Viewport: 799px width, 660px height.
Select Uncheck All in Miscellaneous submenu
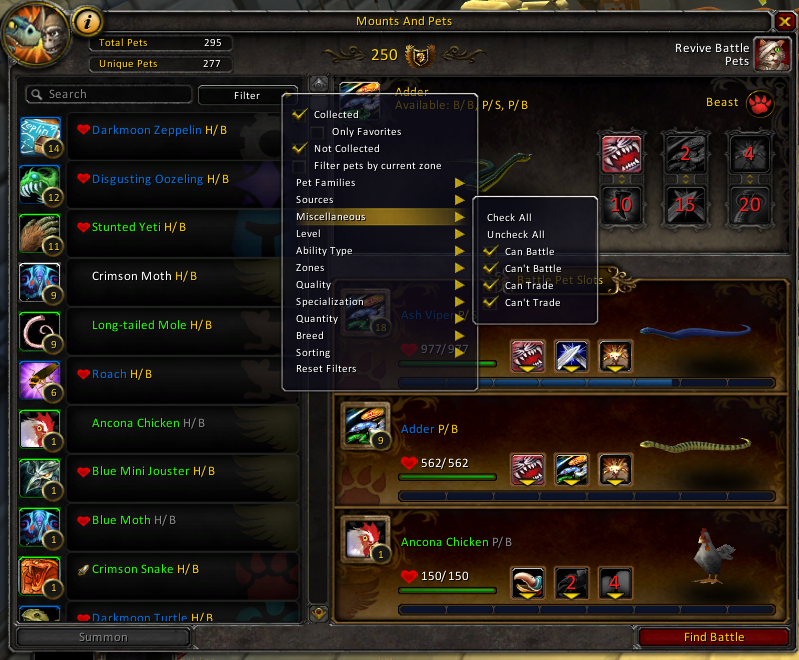[x=515, y=235]
